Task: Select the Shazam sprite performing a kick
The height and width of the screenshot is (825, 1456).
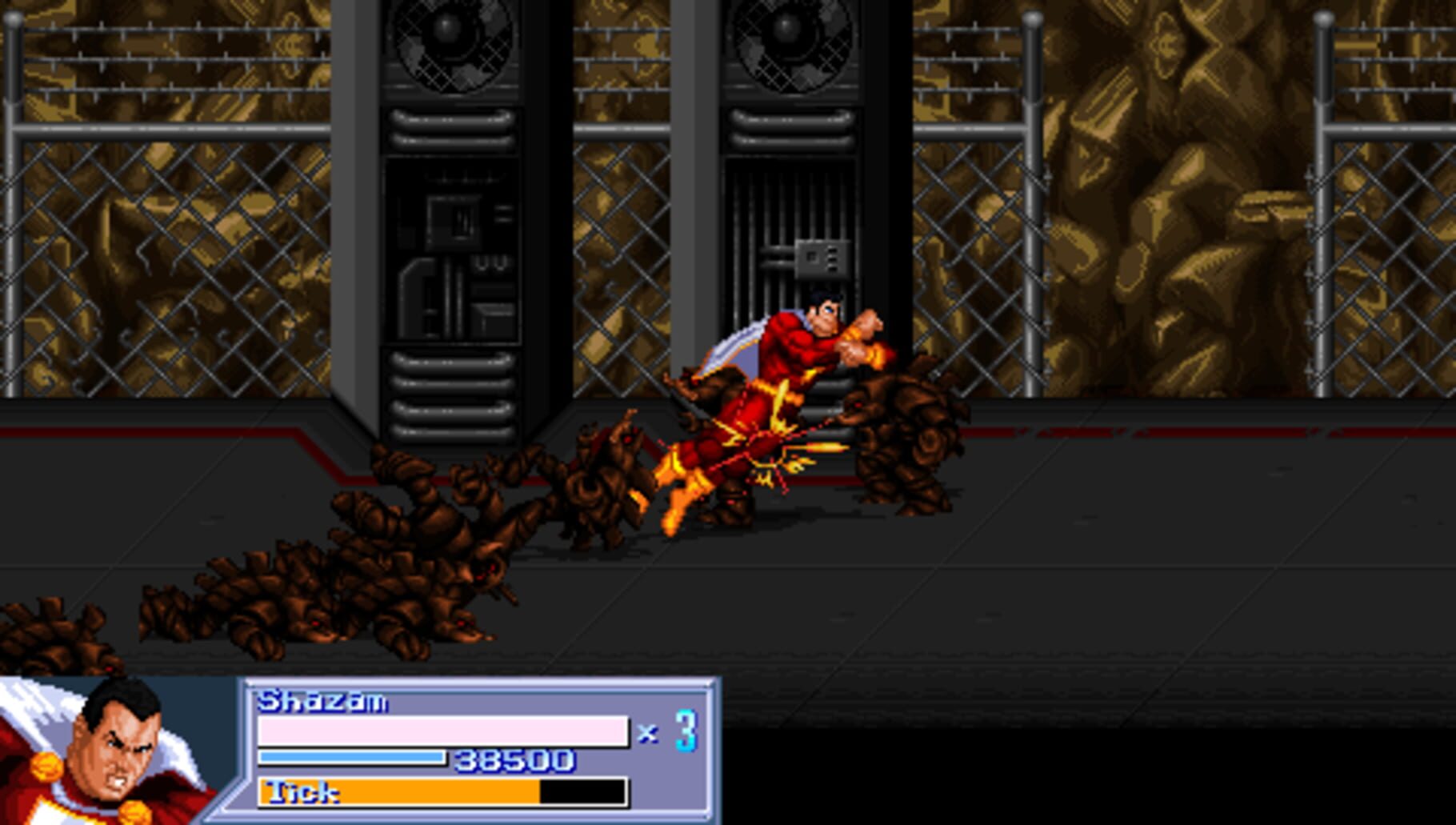Action: click(760, 400)
